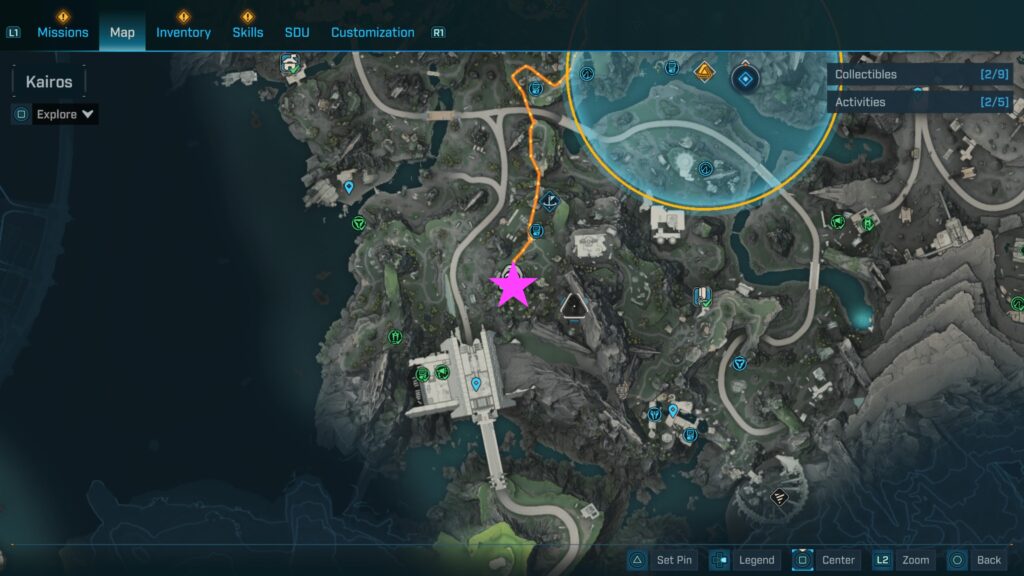Viewport: 1024px width, 576px height.
Task: Open the SDU tab
Action: [x=297, y=32]
